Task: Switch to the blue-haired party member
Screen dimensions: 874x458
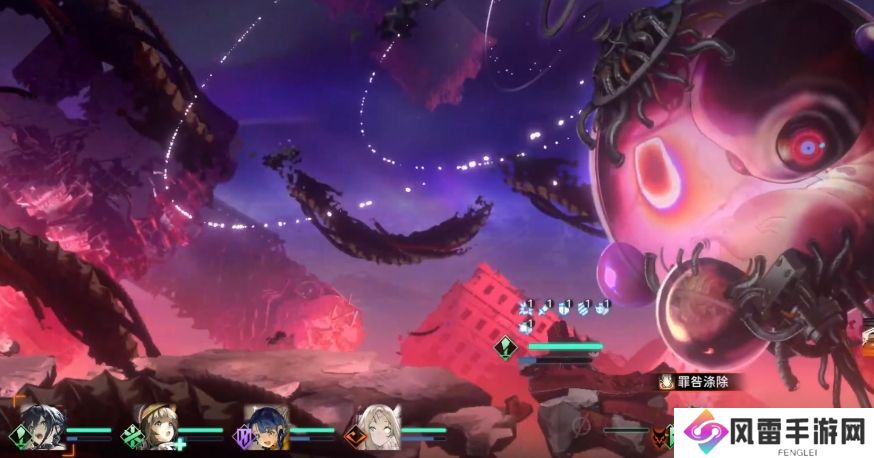Action: coord(268,427)
